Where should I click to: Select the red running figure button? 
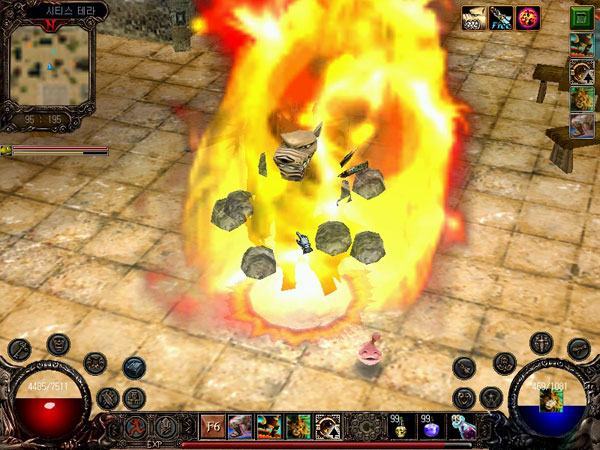(x=137, y=427)
